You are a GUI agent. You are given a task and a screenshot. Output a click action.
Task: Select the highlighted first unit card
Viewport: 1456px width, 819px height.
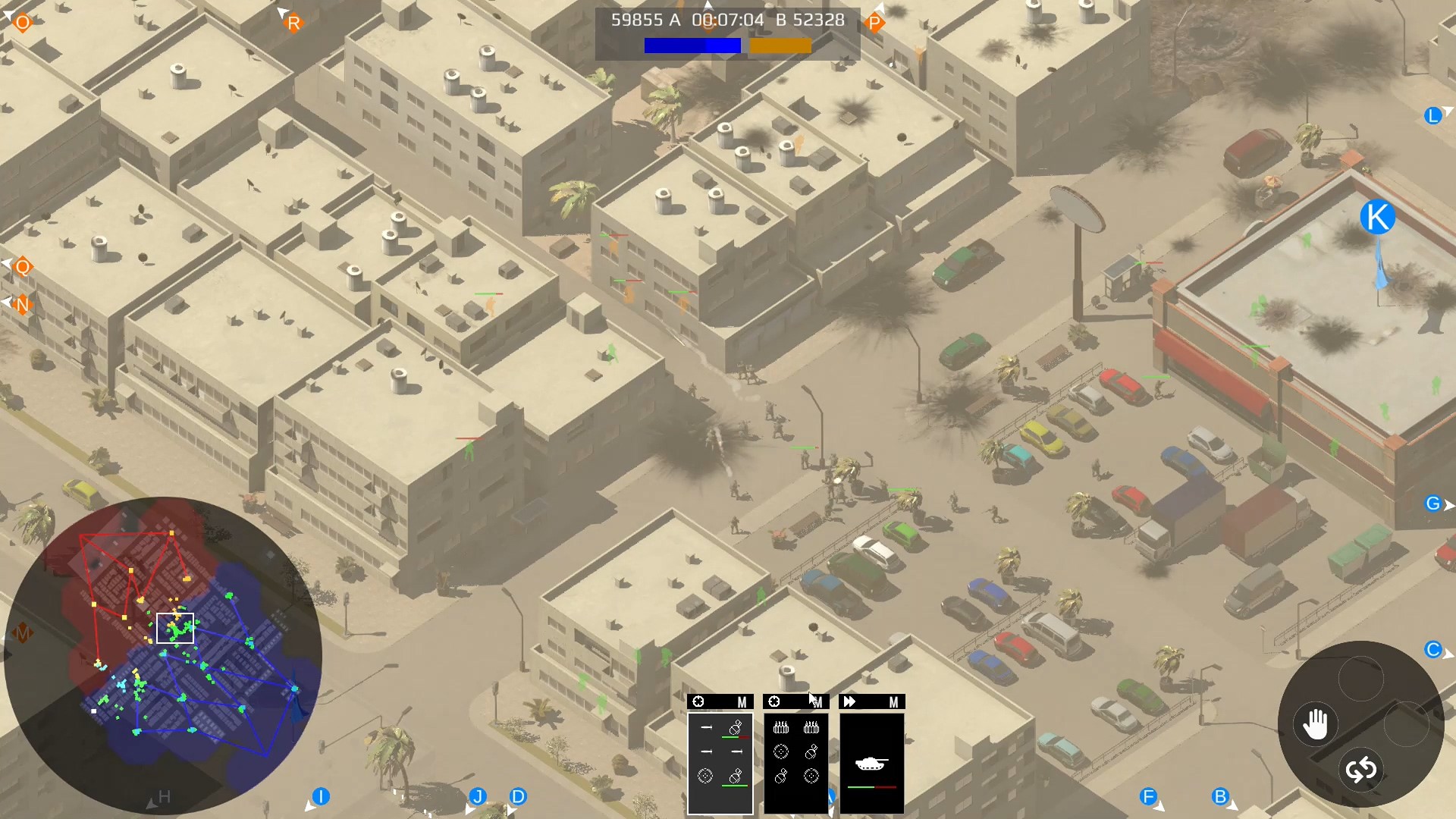[720, 761]
